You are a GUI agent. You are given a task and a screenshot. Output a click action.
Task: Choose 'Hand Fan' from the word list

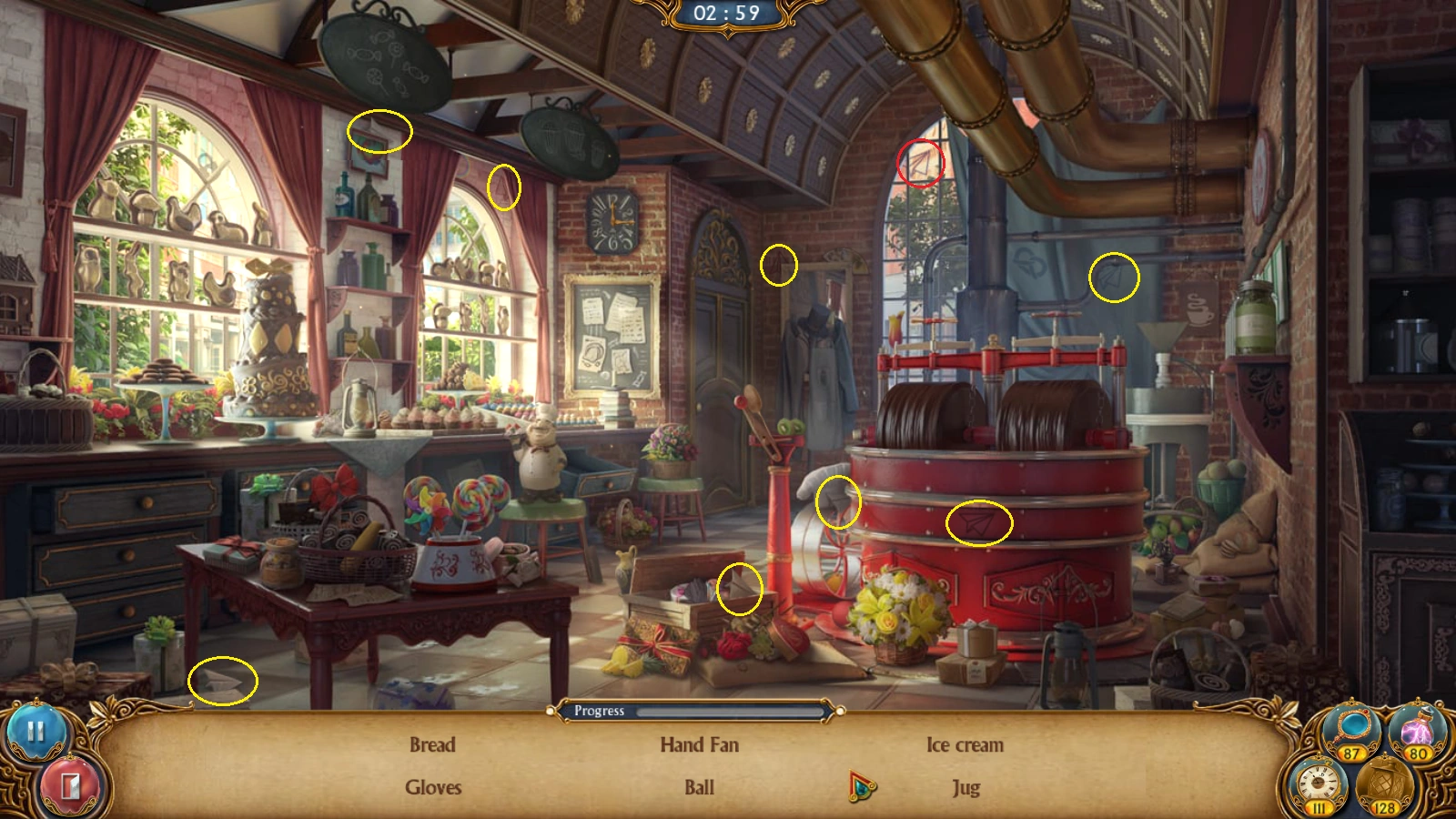click(x=699, y=745)
